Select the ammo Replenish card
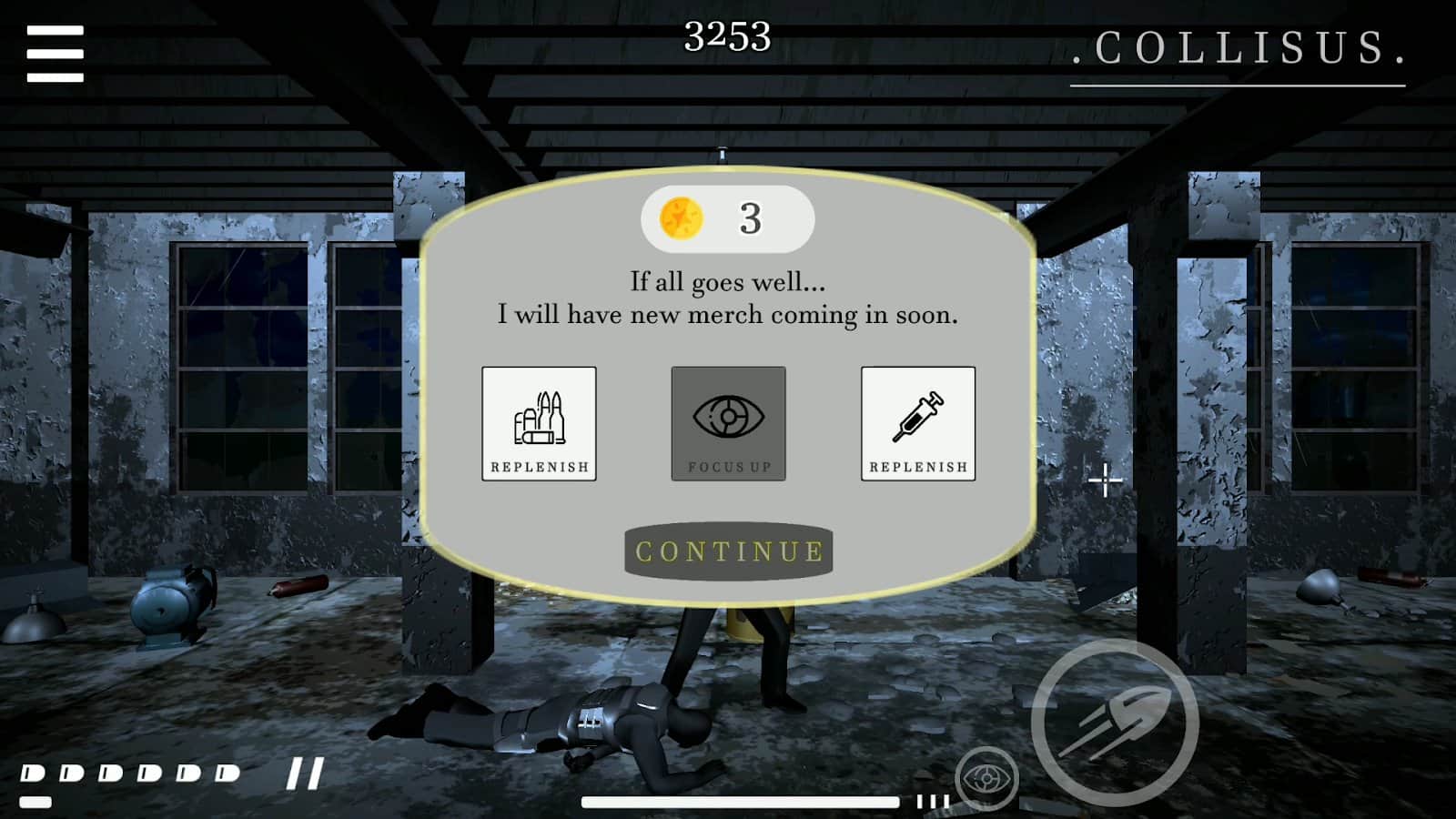1456x819 pixels. click(x=539, y=424)
